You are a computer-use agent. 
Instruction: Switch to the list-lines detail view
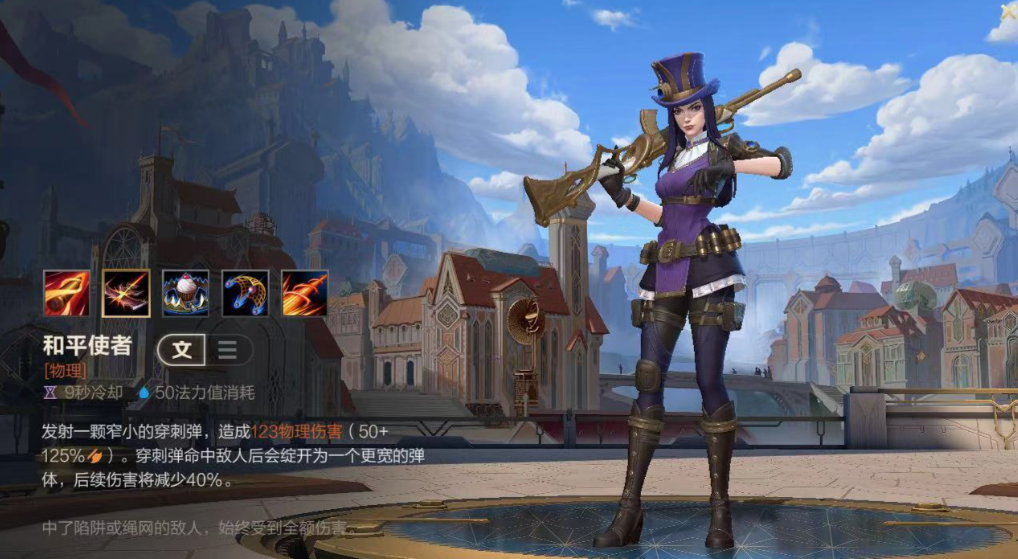228,349
